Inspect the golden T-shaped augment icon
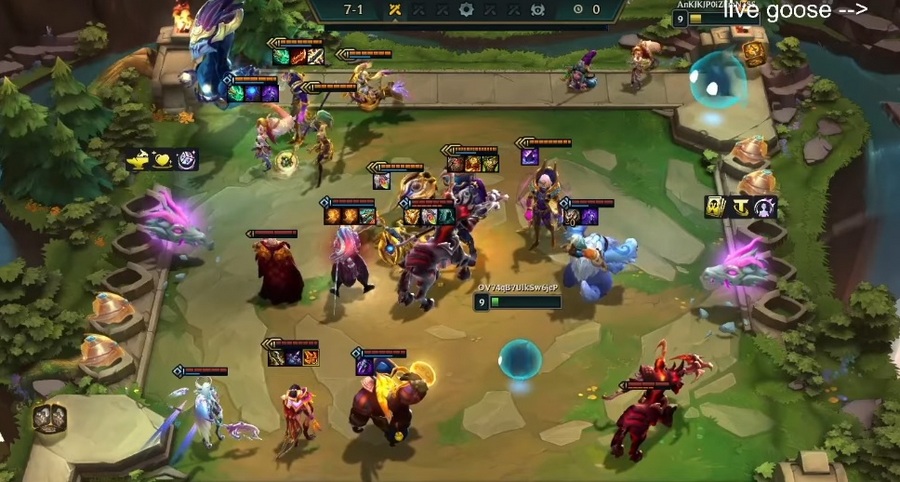The height and width of the screenshot is (482, 900). 741,207
